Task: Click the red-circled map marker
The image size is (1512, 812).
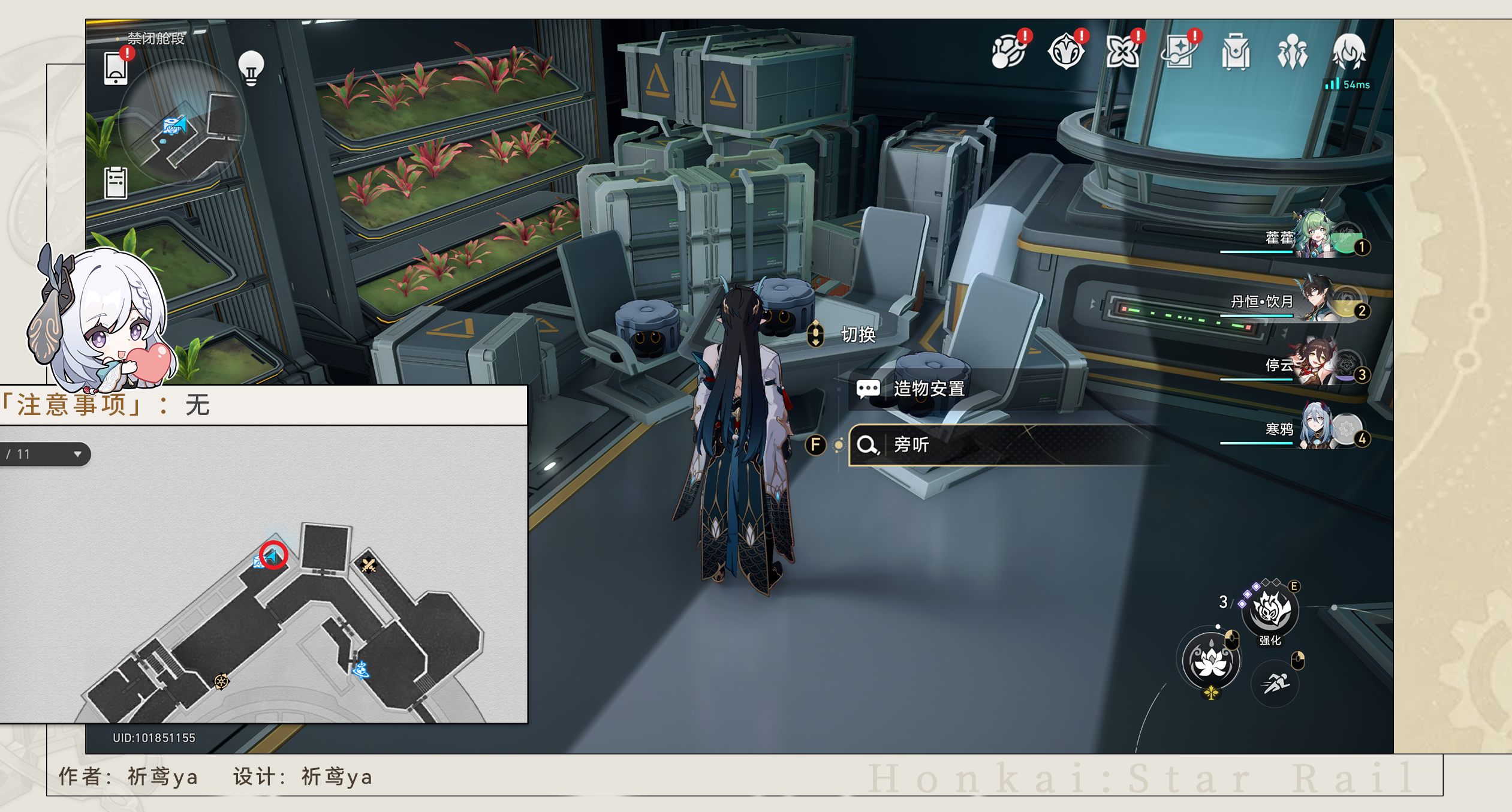Action: [273, 555]
